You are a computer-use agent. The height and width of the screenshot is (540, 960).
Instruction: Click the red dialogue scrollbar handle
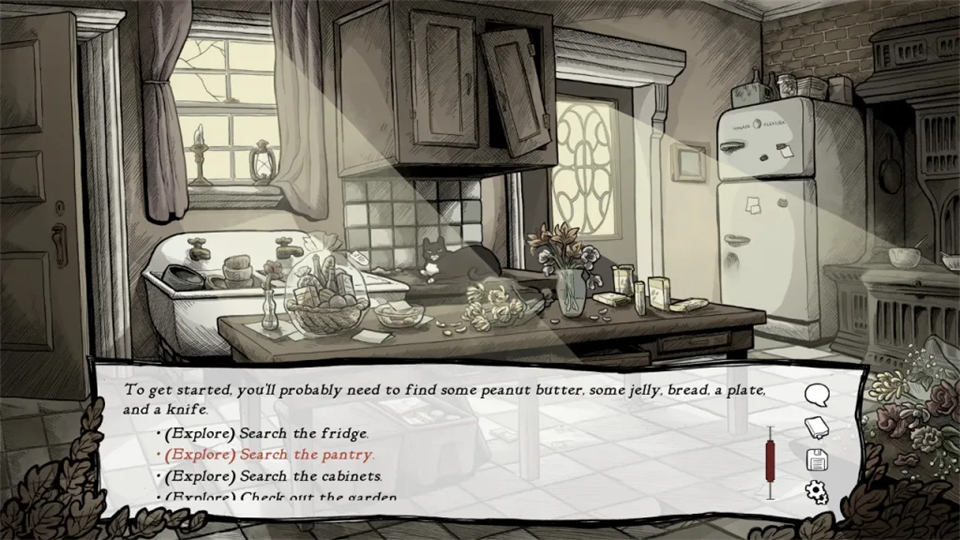point(771,458)
